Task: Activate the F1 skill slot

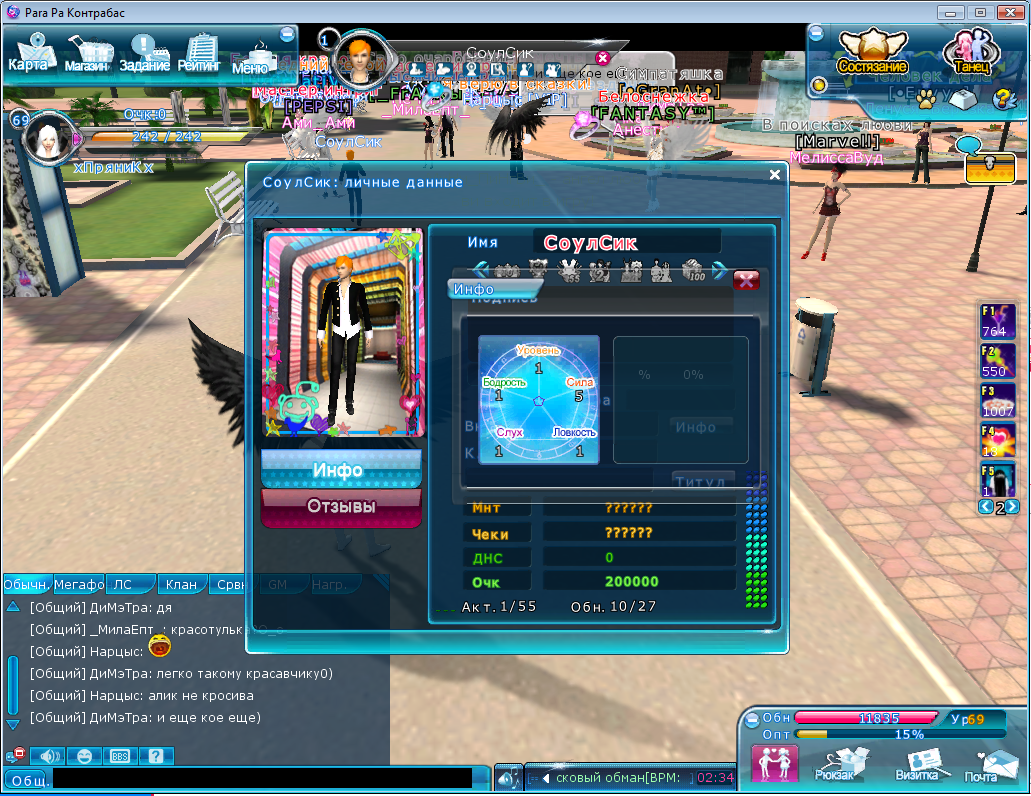Action: pos(997,322)
